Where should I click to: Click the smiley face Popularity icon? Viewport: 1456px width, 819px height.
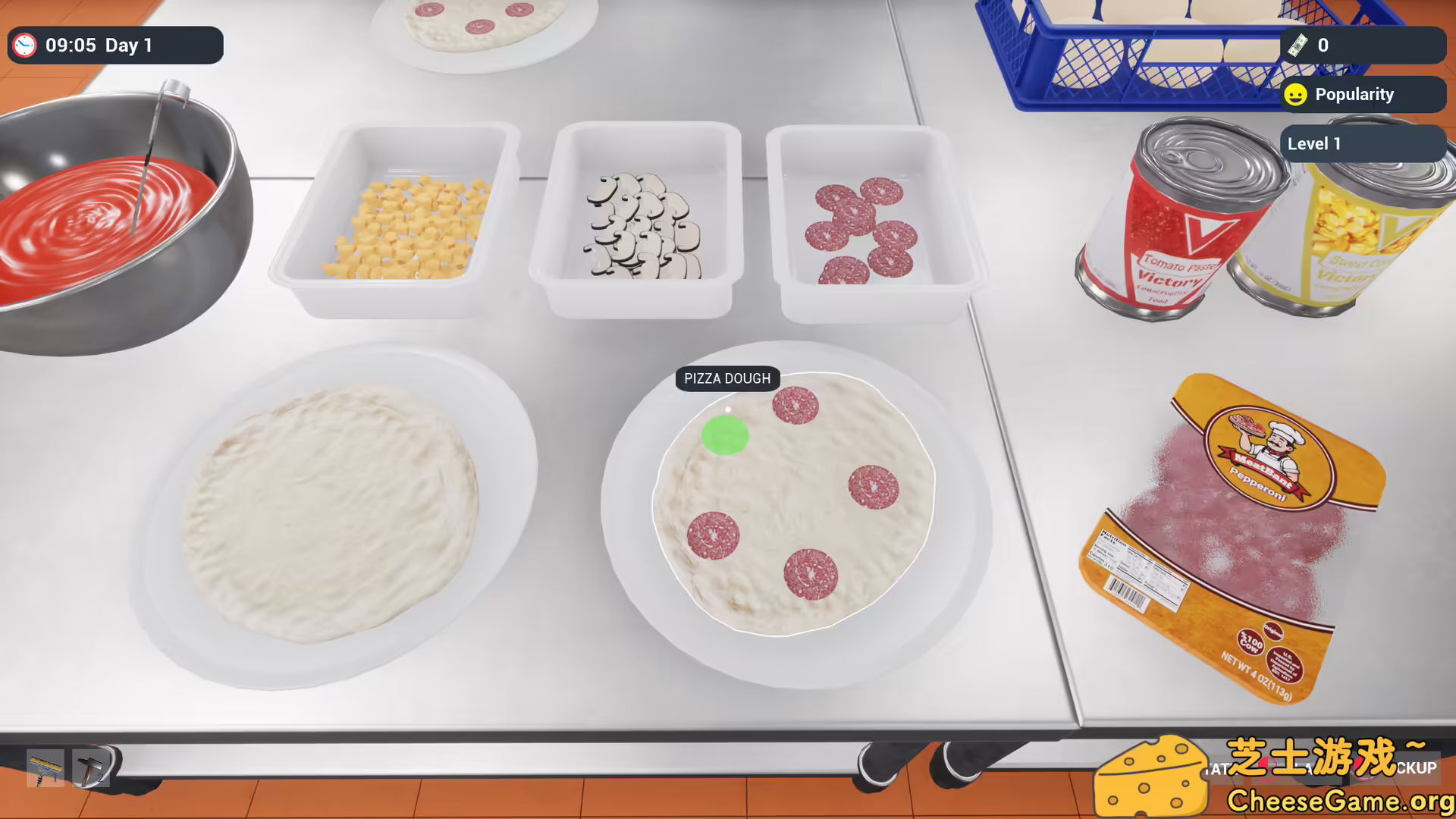point(1295,94)
